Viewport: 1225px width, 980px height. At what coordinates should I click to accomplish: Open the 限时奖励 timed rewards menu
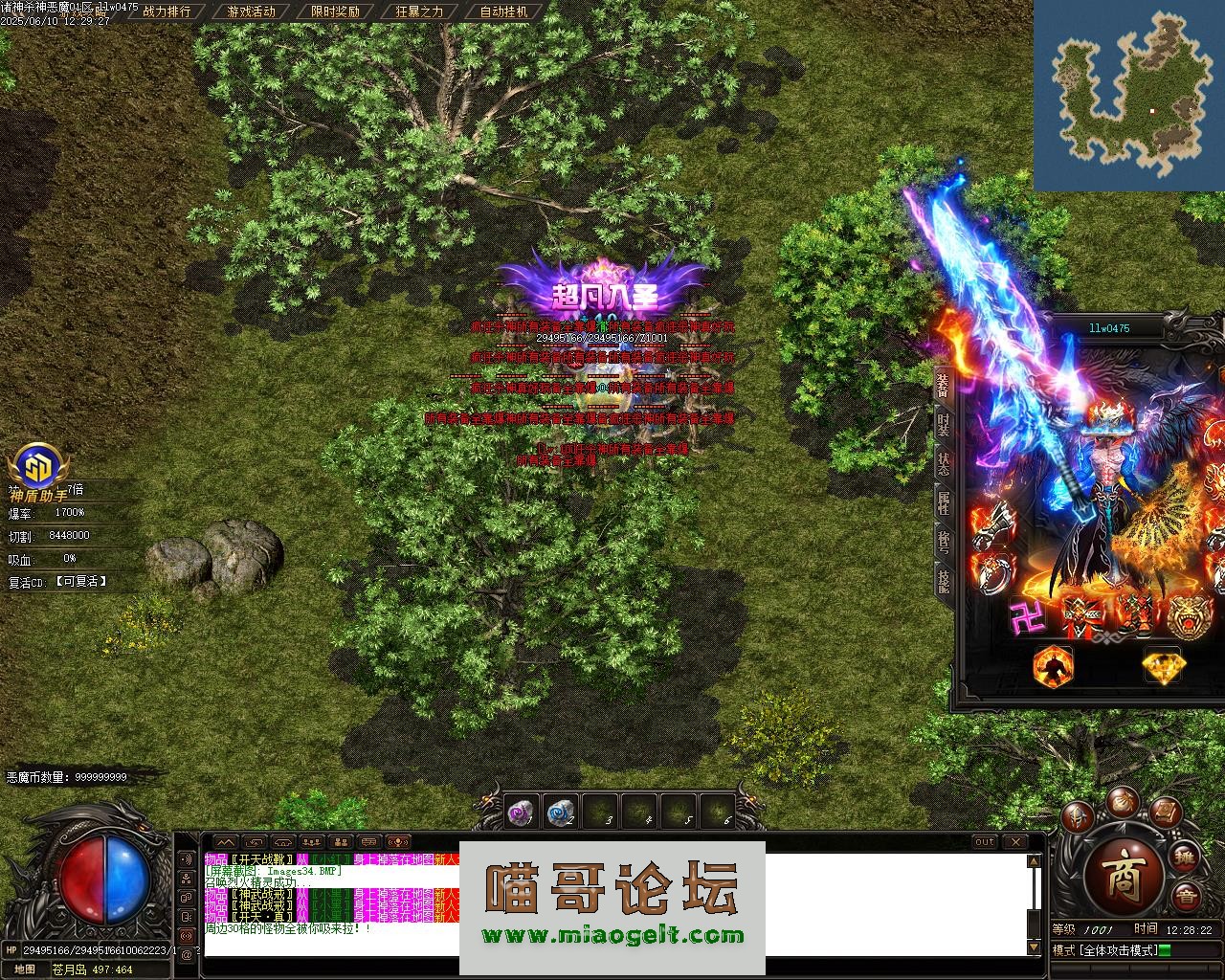(x=335, y=11)
